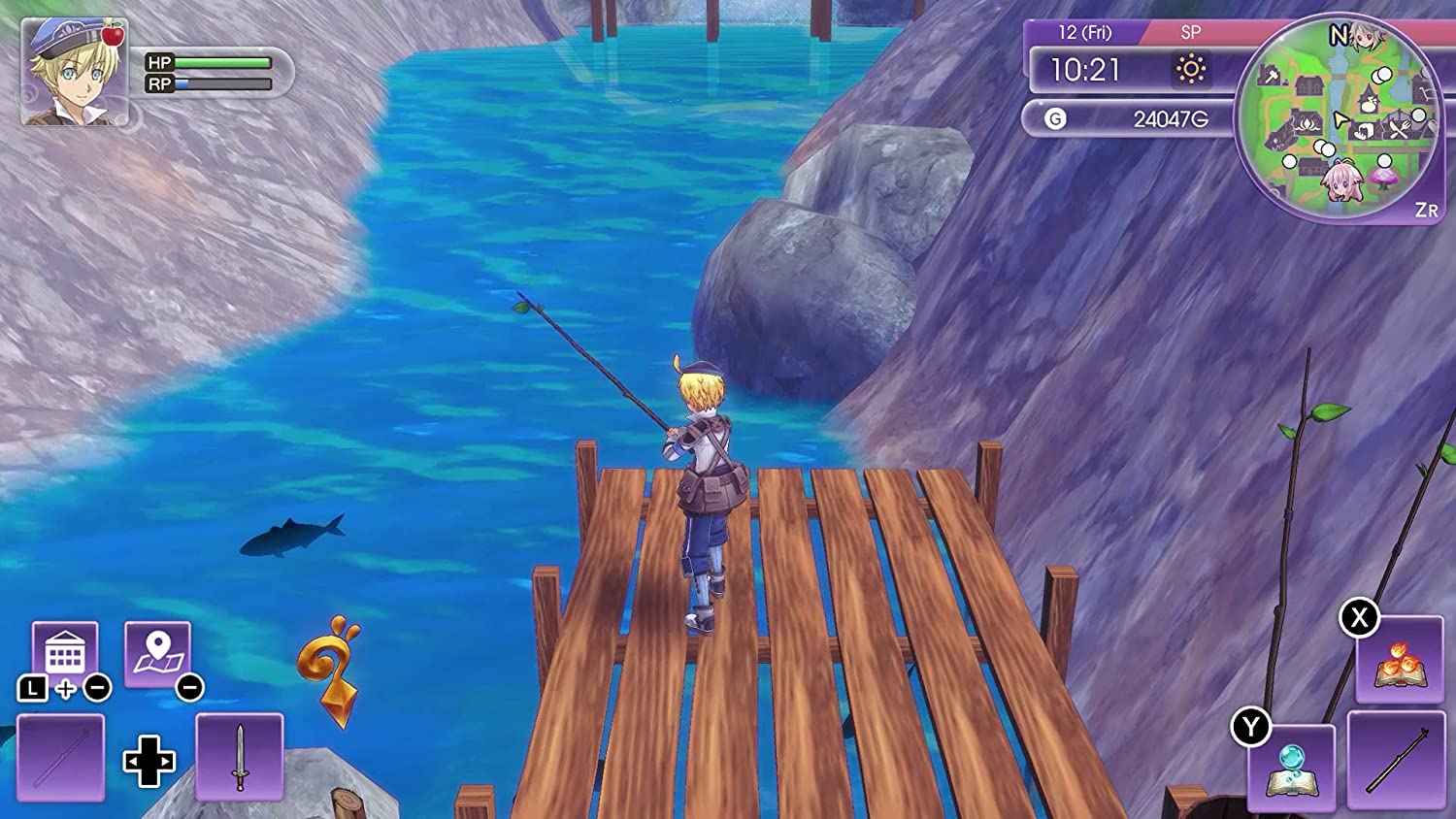
Task: Click the fork and knife restaurant marker
Action: click(x=1399, y=127)
